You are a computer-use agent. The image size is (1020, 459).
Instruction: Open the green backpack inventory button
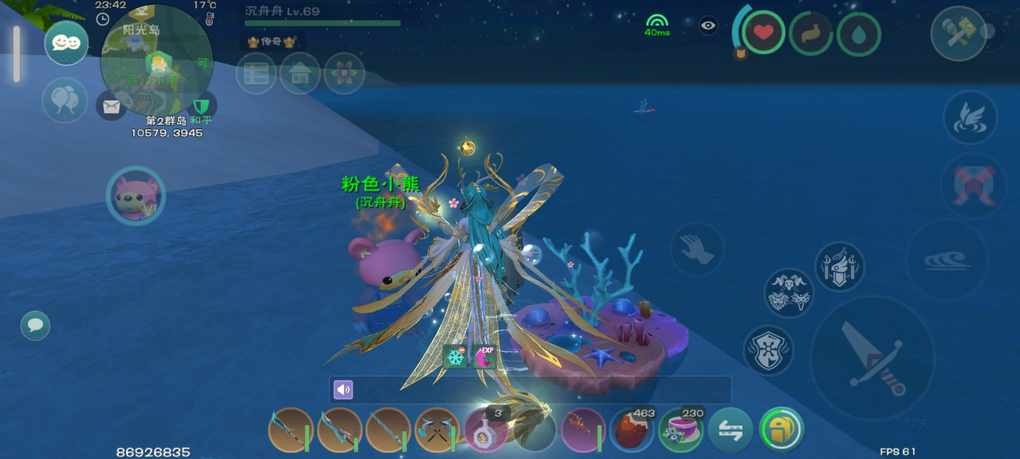[x=780, y=430]
